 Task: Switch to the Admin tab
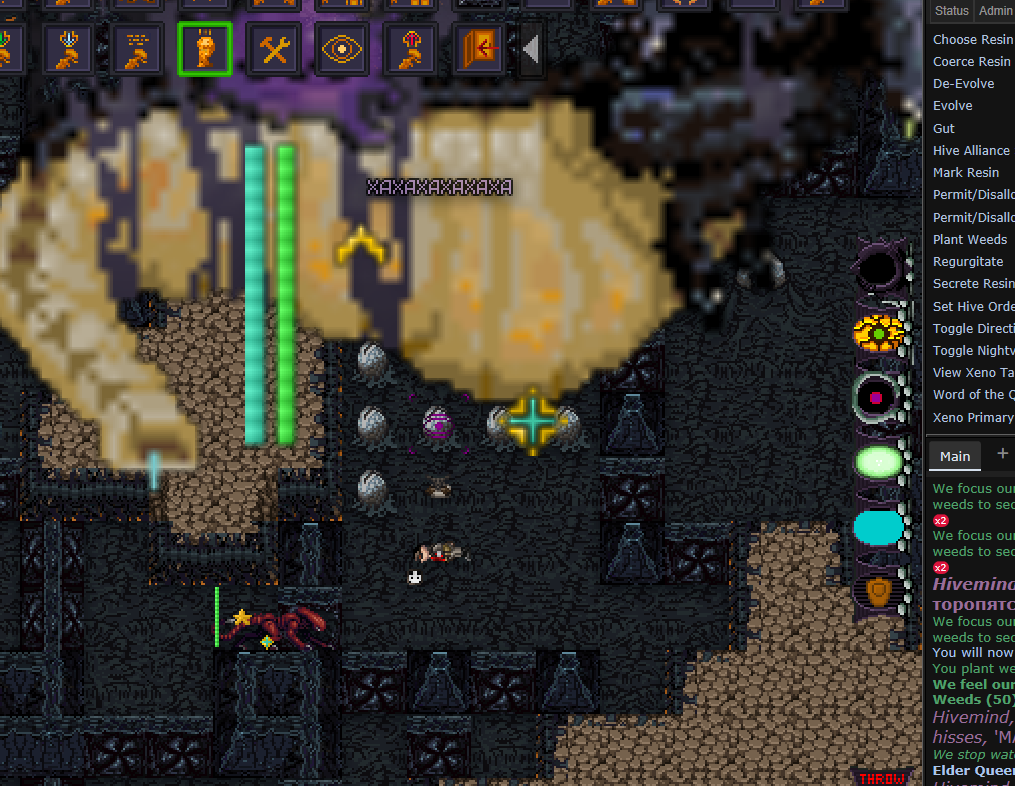pos(995,10)
